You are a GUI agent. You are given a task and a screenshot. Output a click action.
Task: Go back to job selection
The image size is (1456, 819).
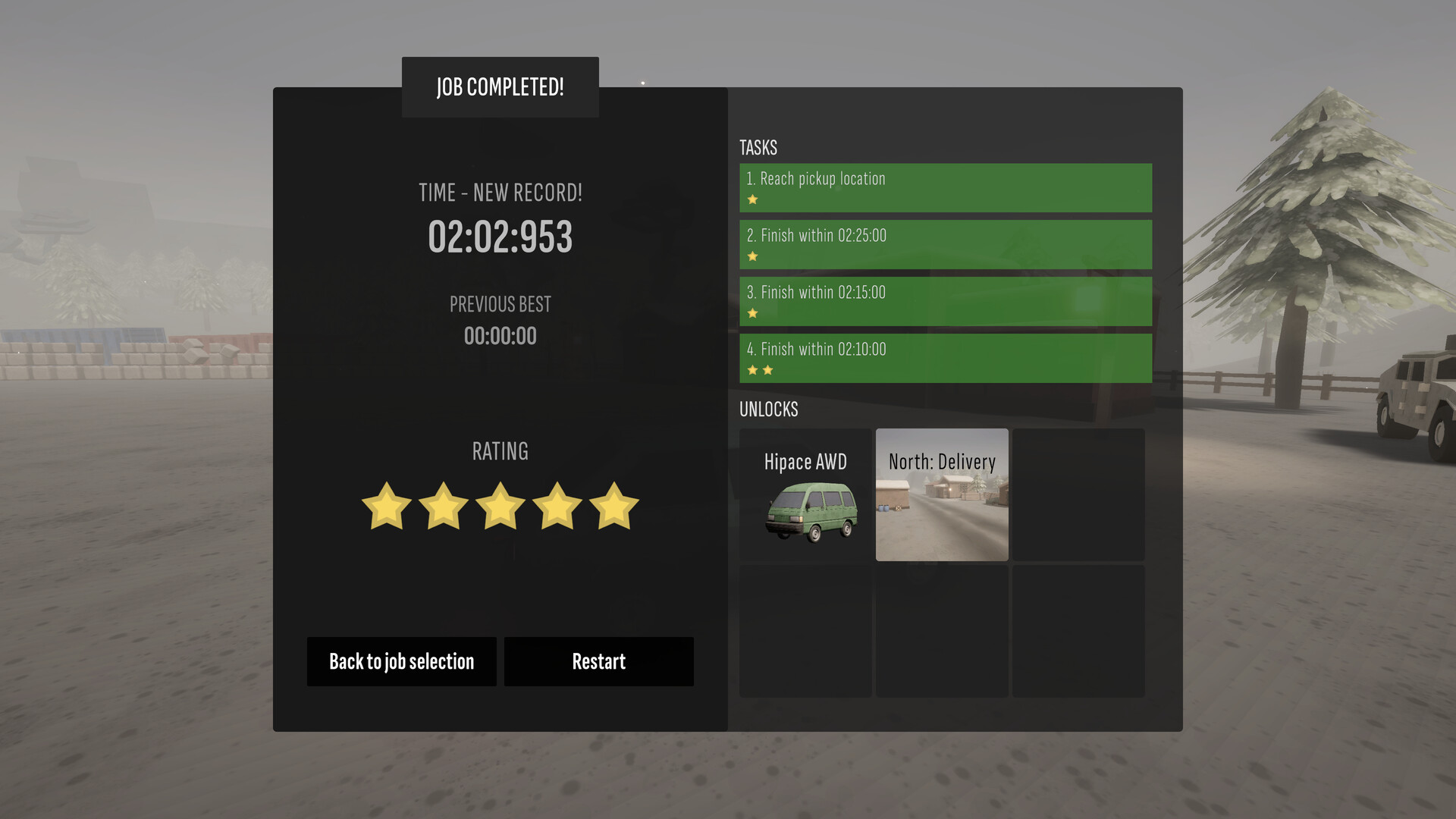[401, 661]
